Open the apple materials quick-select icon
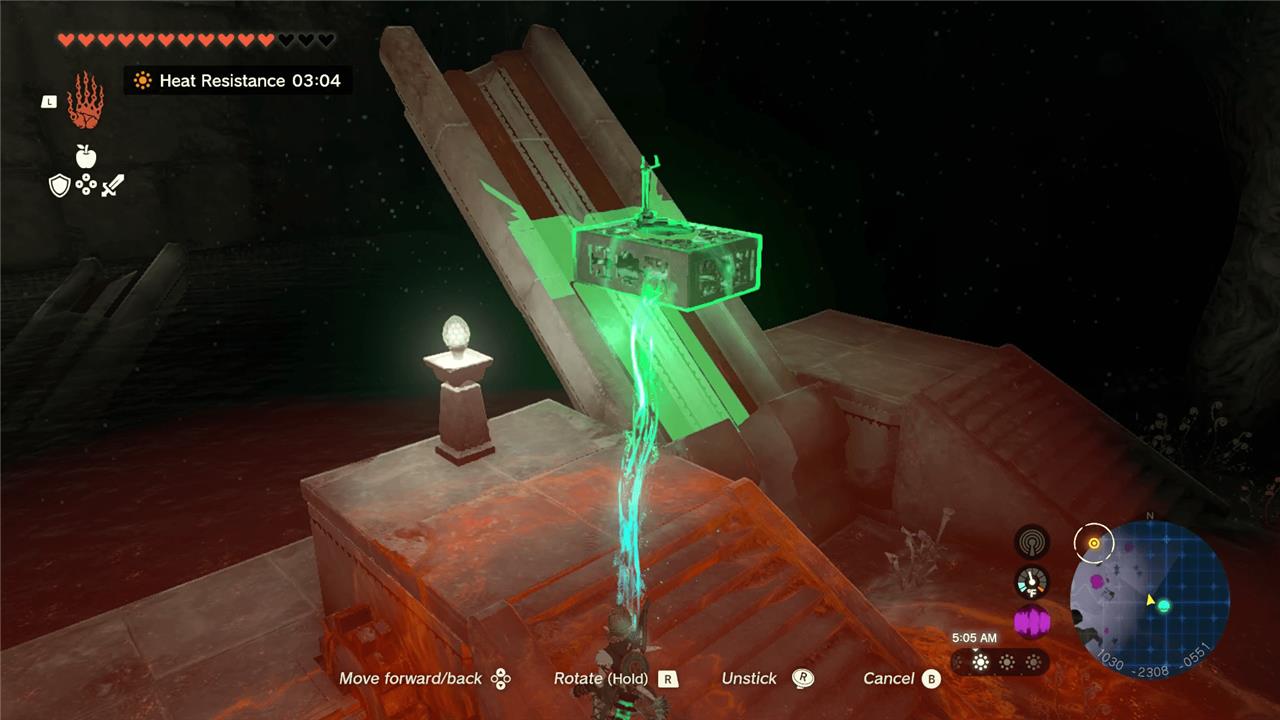 coord(86,156)
